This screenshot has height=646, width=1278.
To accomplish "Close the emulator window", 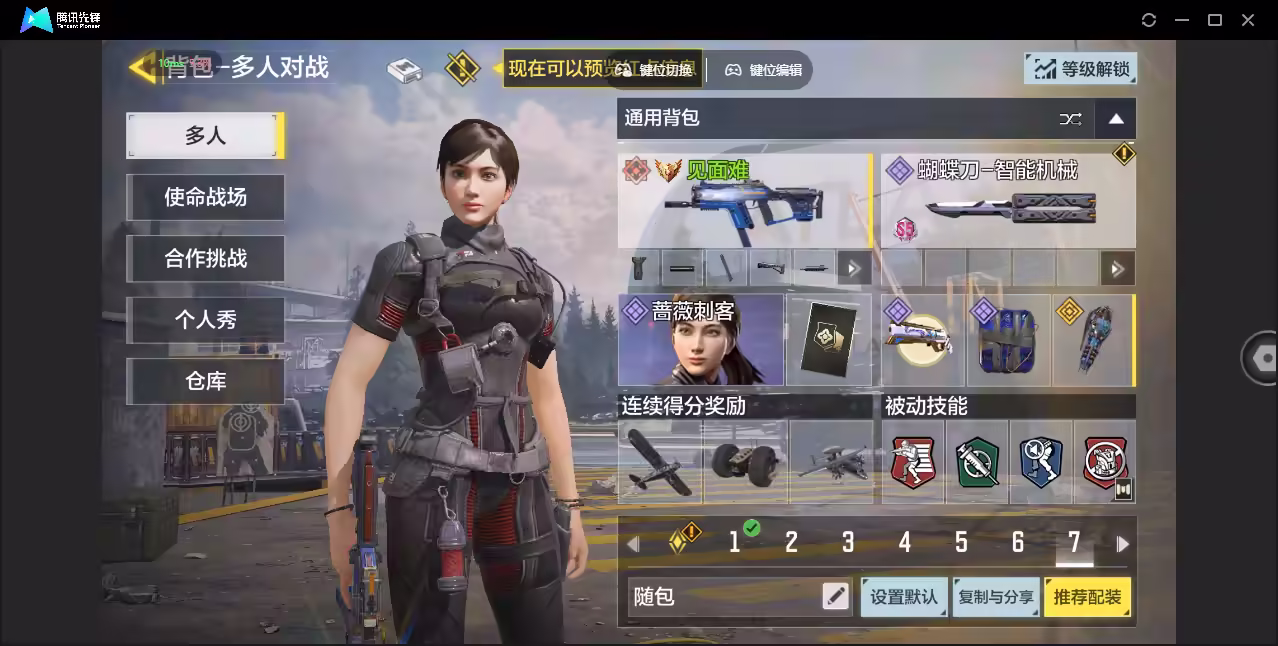I will pos(1248,20).
